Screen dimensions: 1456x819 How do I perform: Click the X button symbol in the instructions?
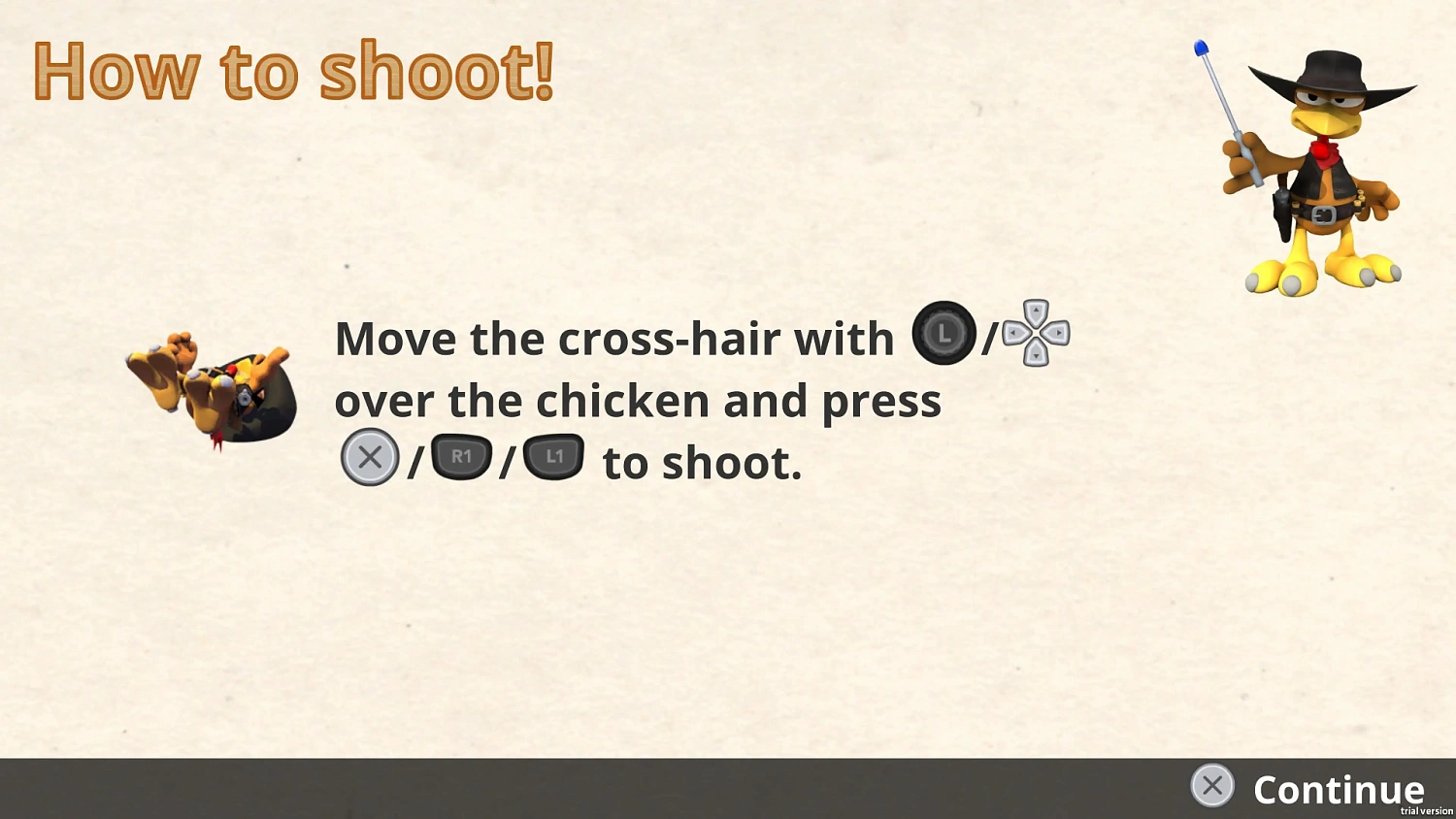(369, 456)
